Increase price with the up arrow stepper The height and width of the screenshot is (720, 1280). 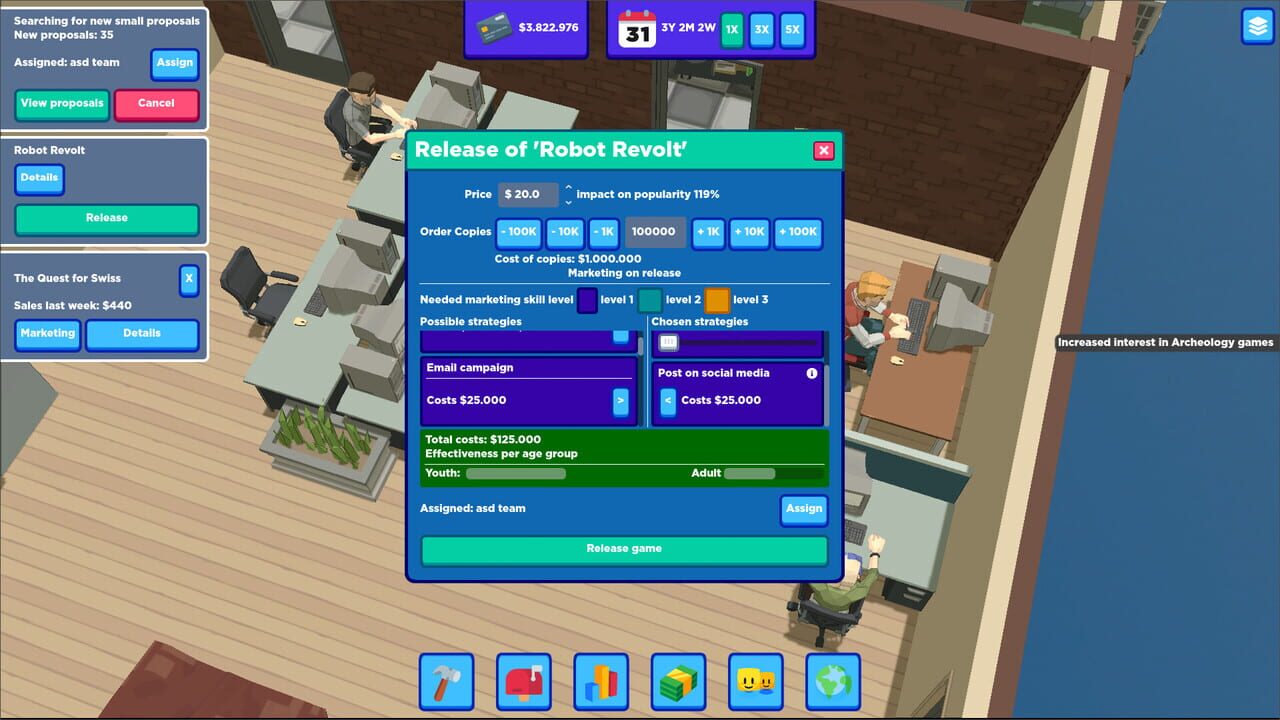point(569,189)
